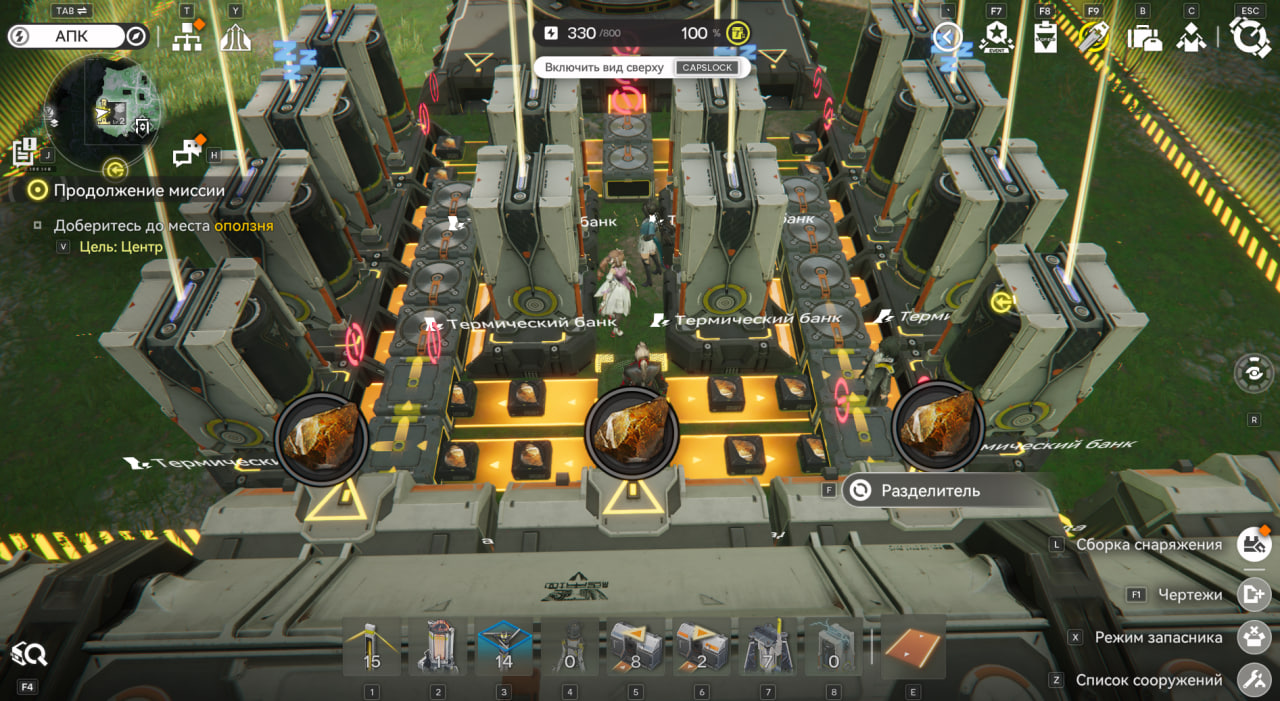This screenshot has width=1280, height=701.
Task: Open the tech tree hierarchy icon
Action: point(187,38)
